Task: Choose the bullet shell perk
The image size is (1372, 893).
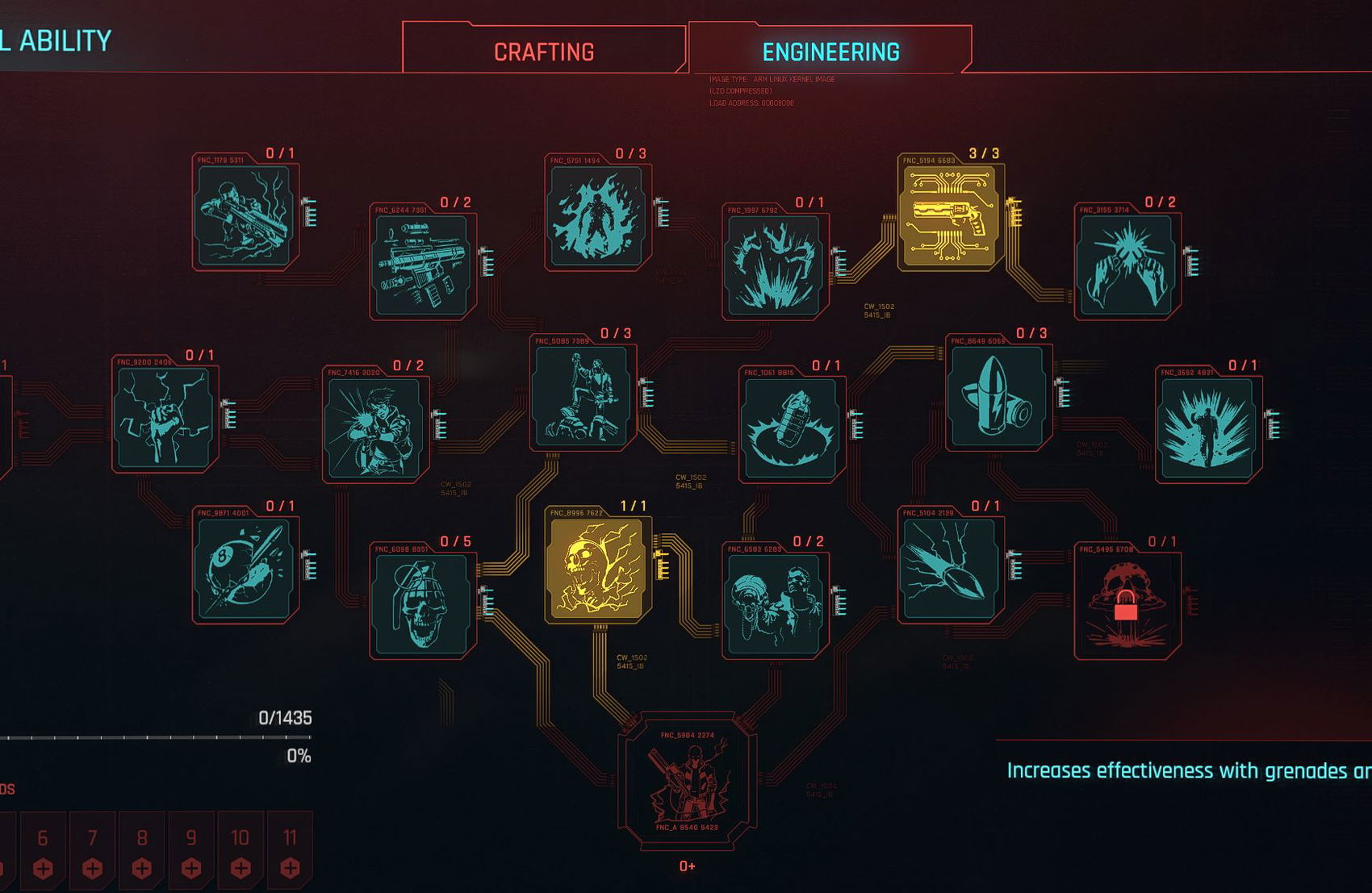Action: (x=998, y=396)
